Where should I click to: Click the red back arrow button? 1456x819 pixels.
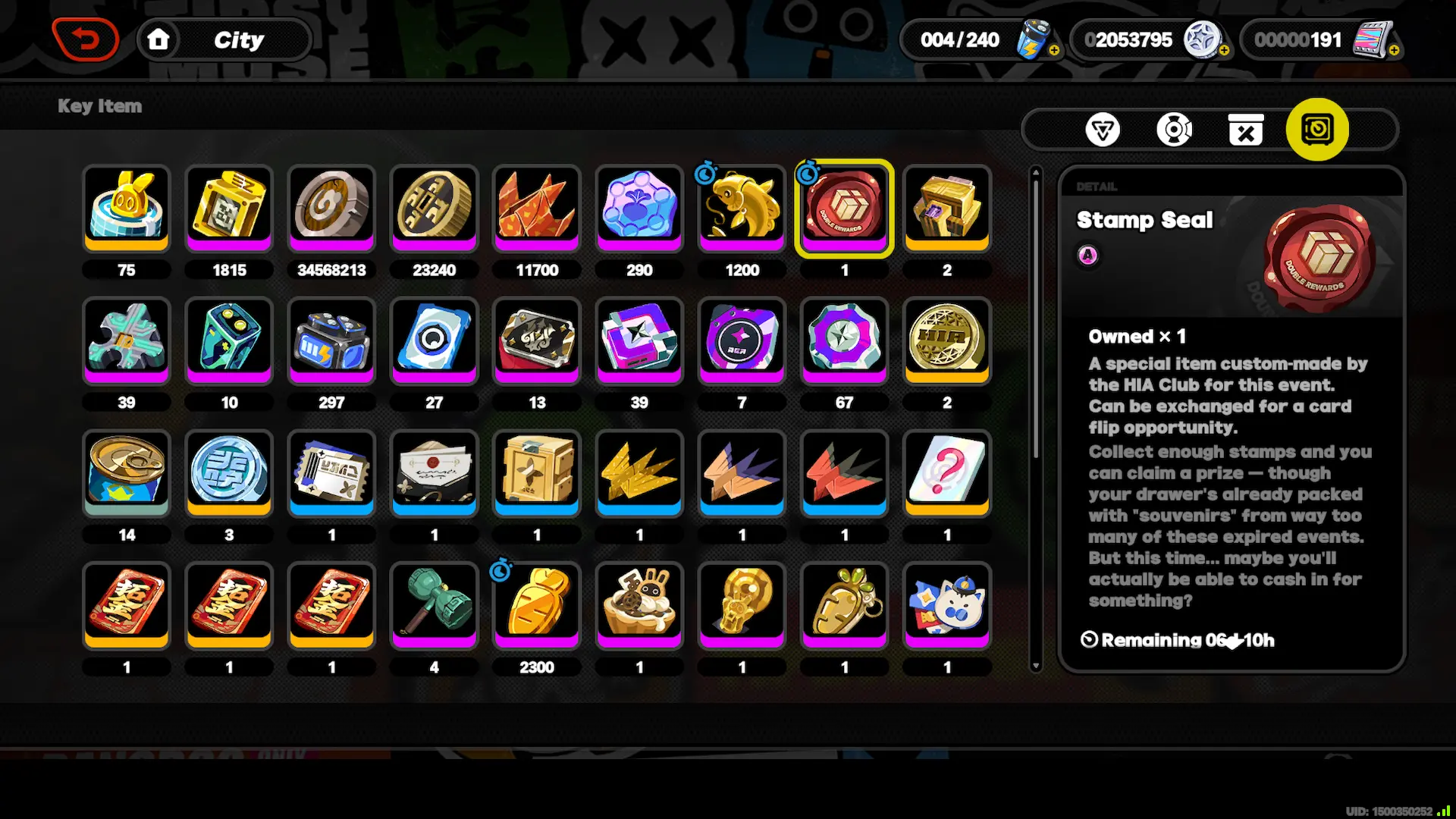click(x=86, y=39)
